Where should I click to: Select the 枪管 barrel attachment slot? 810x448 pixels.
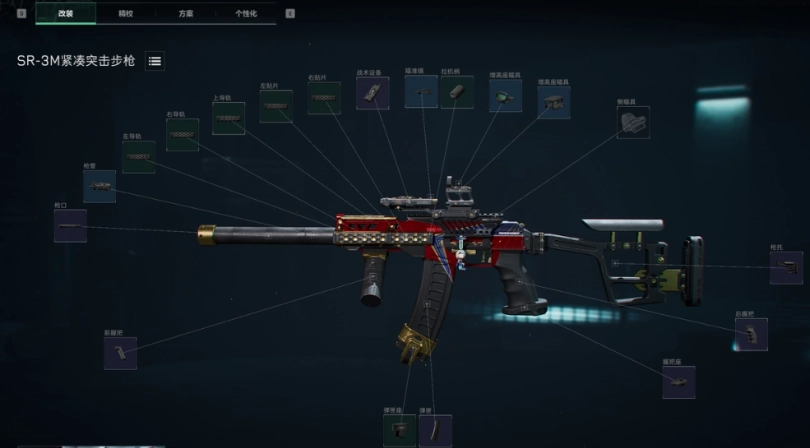point(99,186)
